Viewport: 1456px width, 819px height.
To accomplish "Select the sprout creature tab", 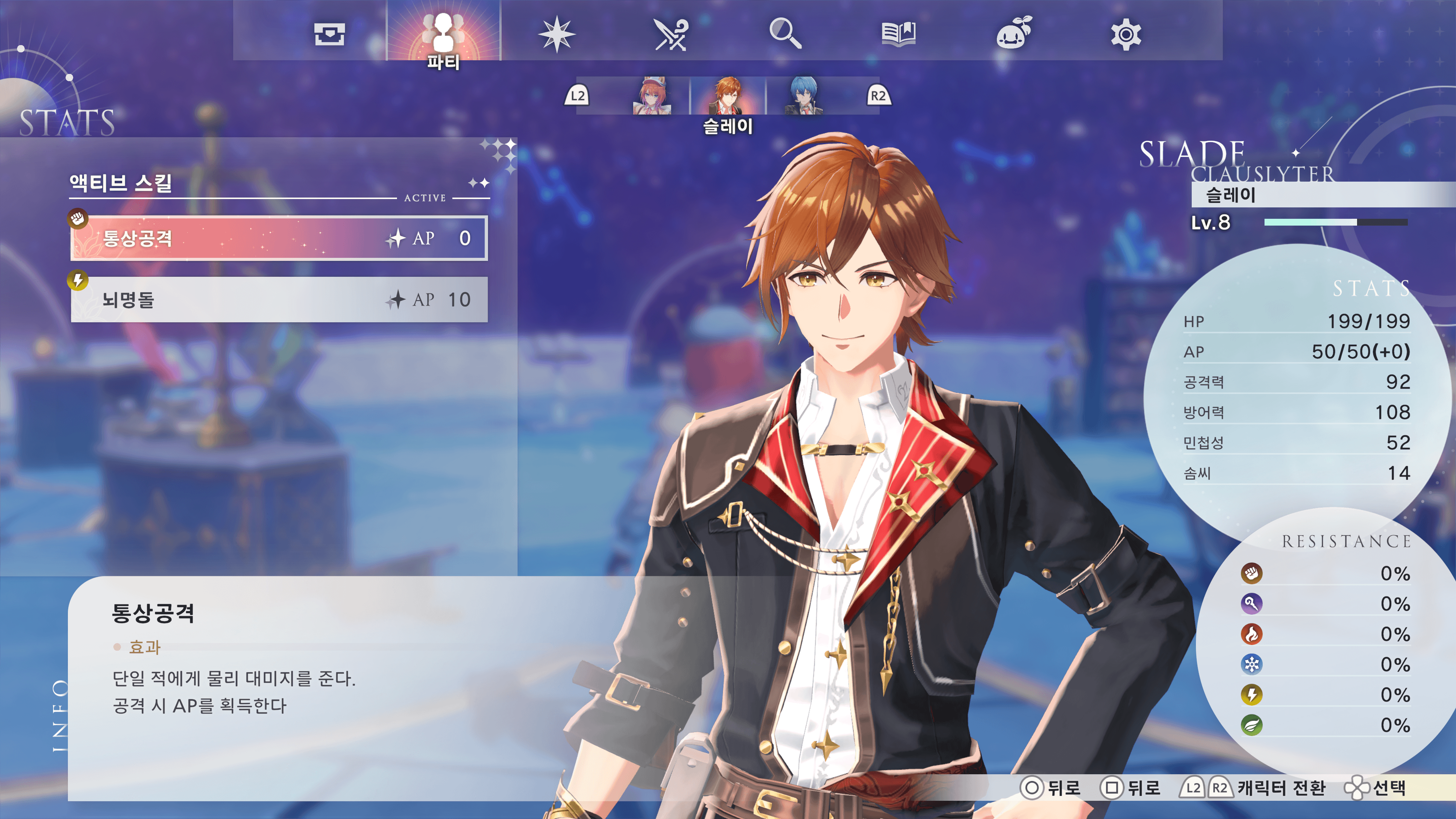I will (x=1014, y=34).
